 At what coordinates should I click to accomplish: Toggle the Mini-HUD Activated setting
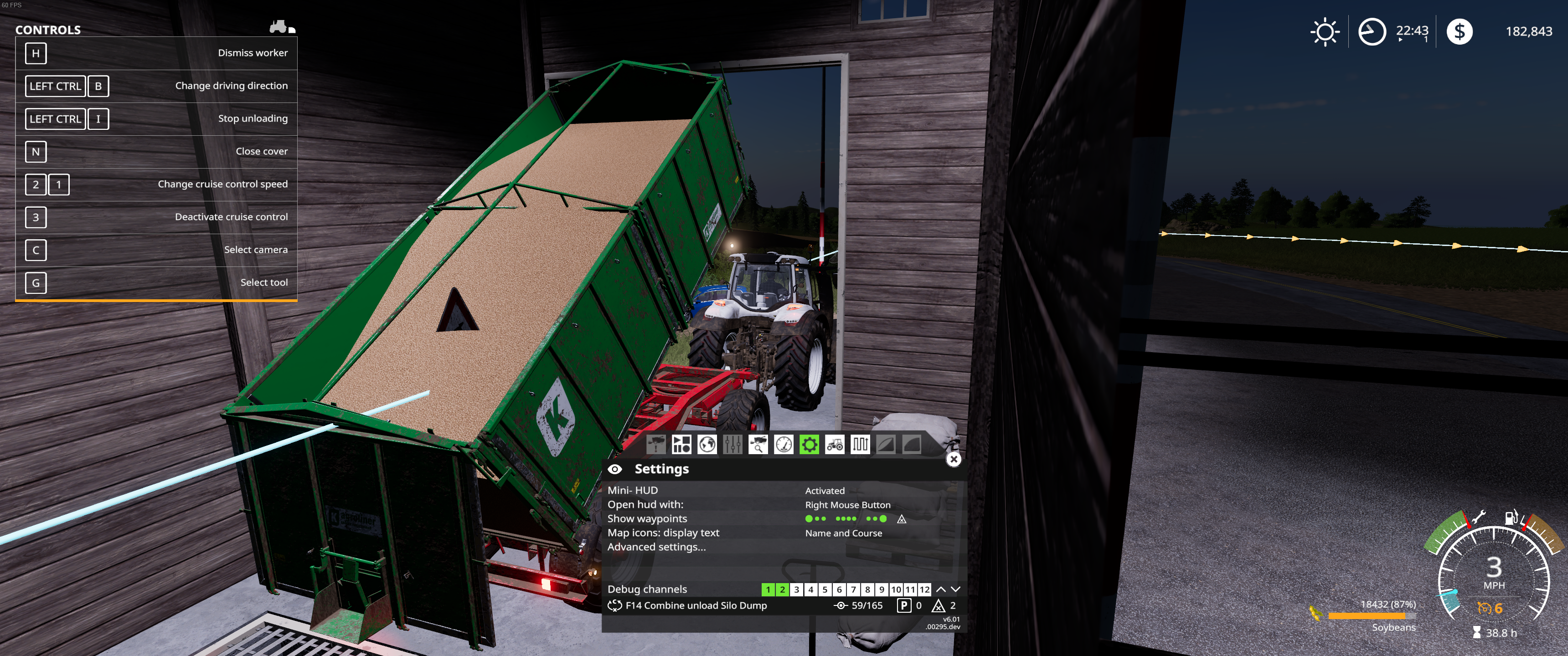click(825, 491)
